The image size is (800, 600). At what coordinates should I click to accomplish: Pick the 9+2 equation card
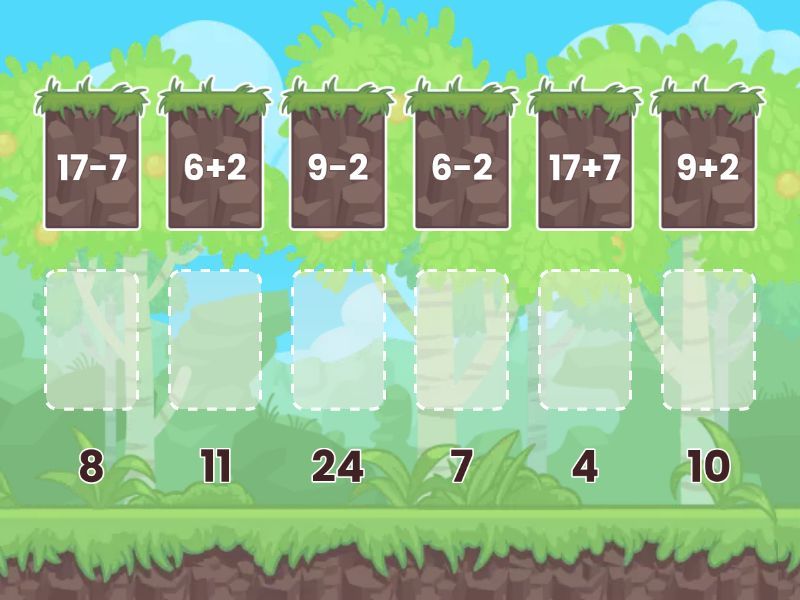tap(708, 165)
